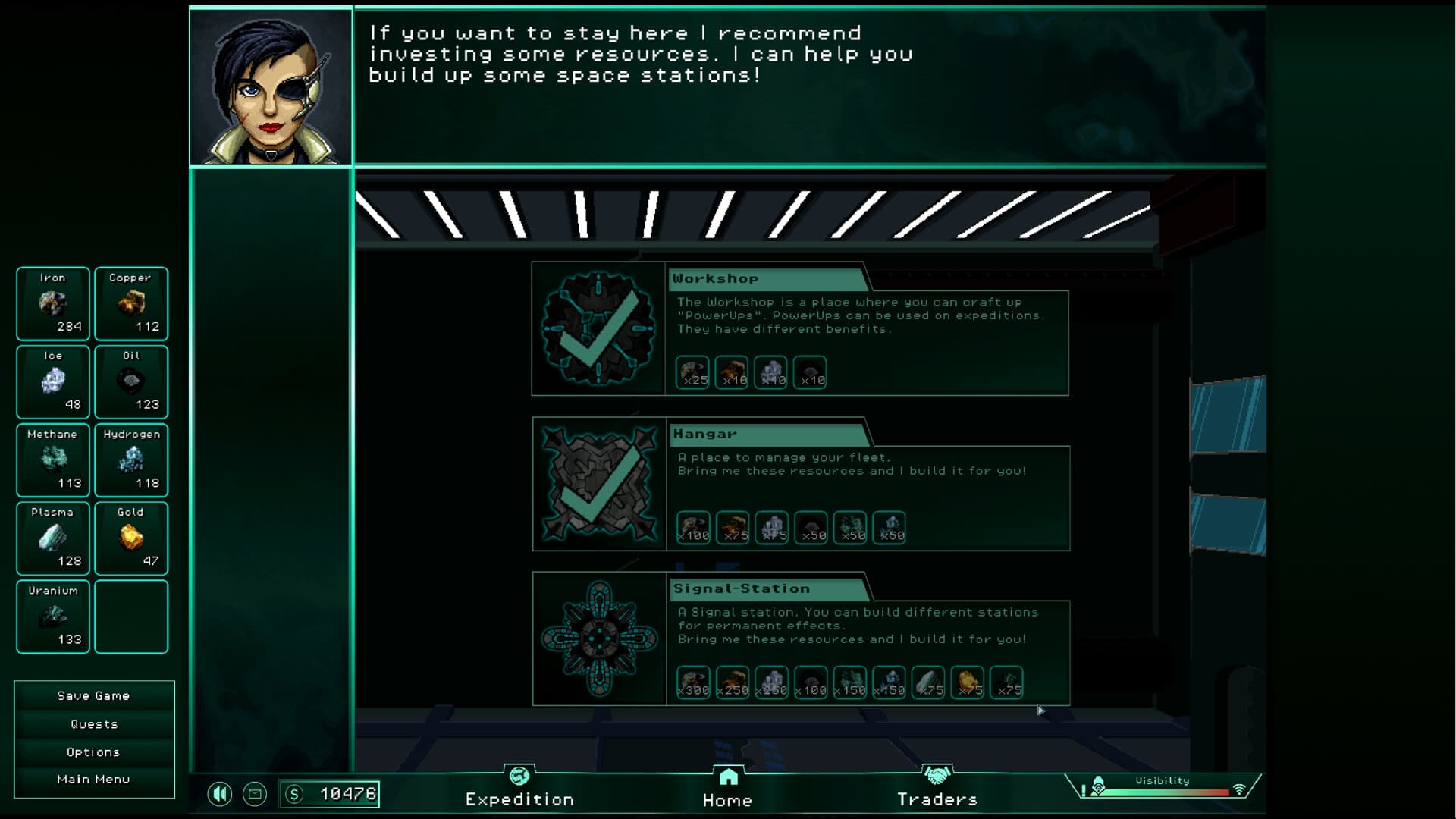Switch to the Traders tab
The width and height of the screenshot is (1456, 819).
point(938,799)
